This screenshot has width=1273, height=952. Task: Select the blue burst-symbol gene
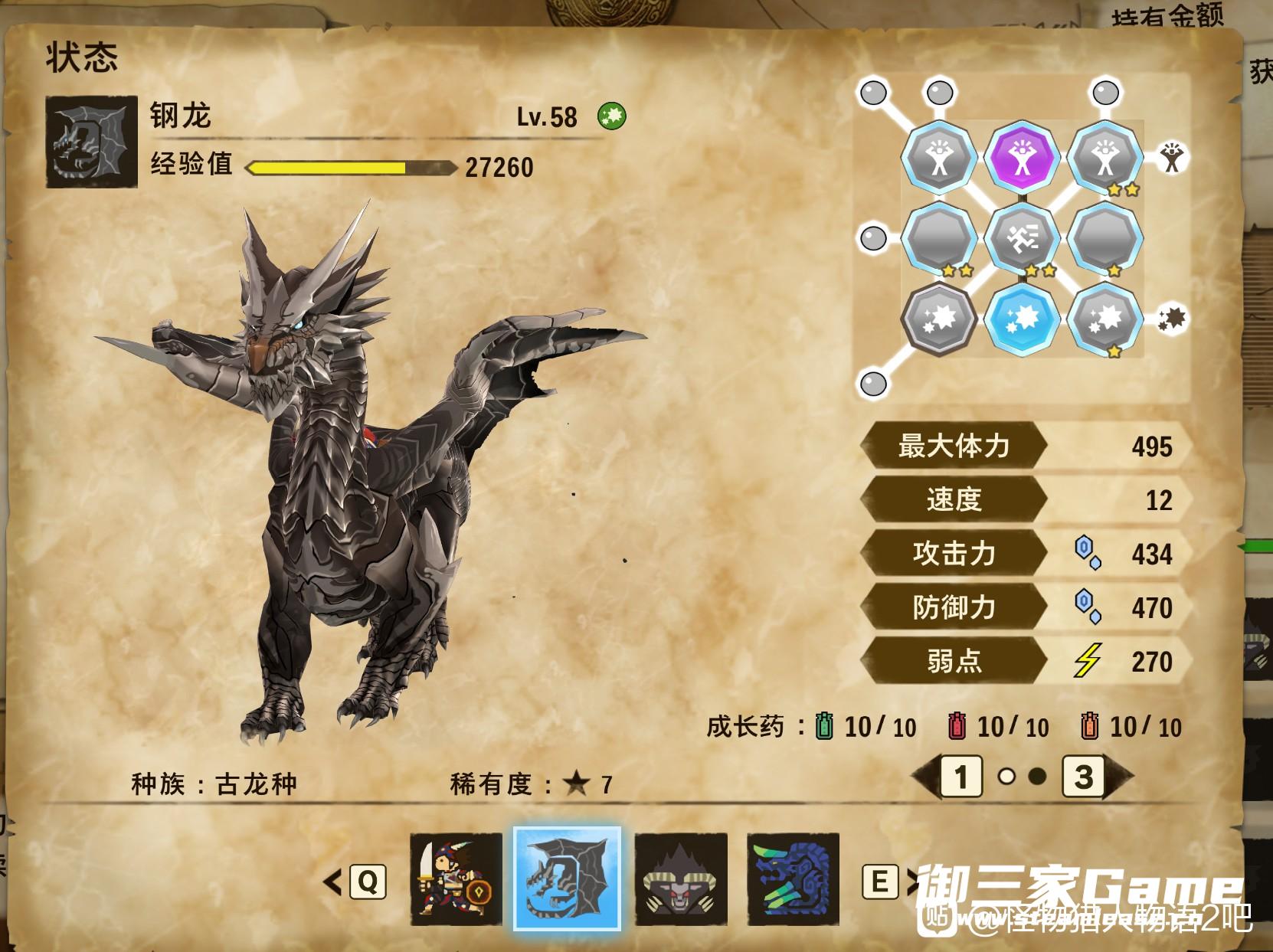pyautogui.click(x=1022, y=317)
